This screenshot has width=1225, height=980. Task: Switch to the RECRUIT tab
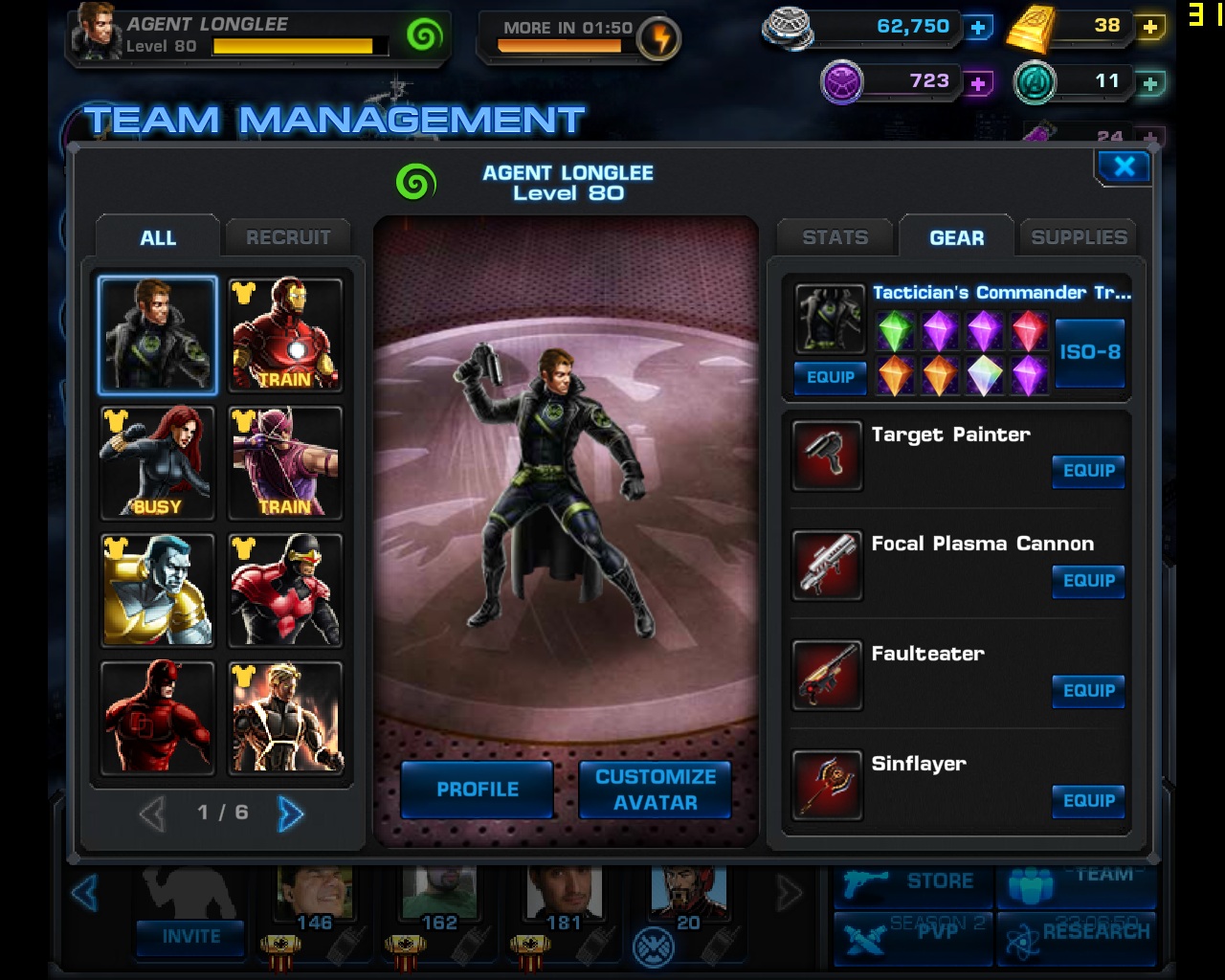287,237
